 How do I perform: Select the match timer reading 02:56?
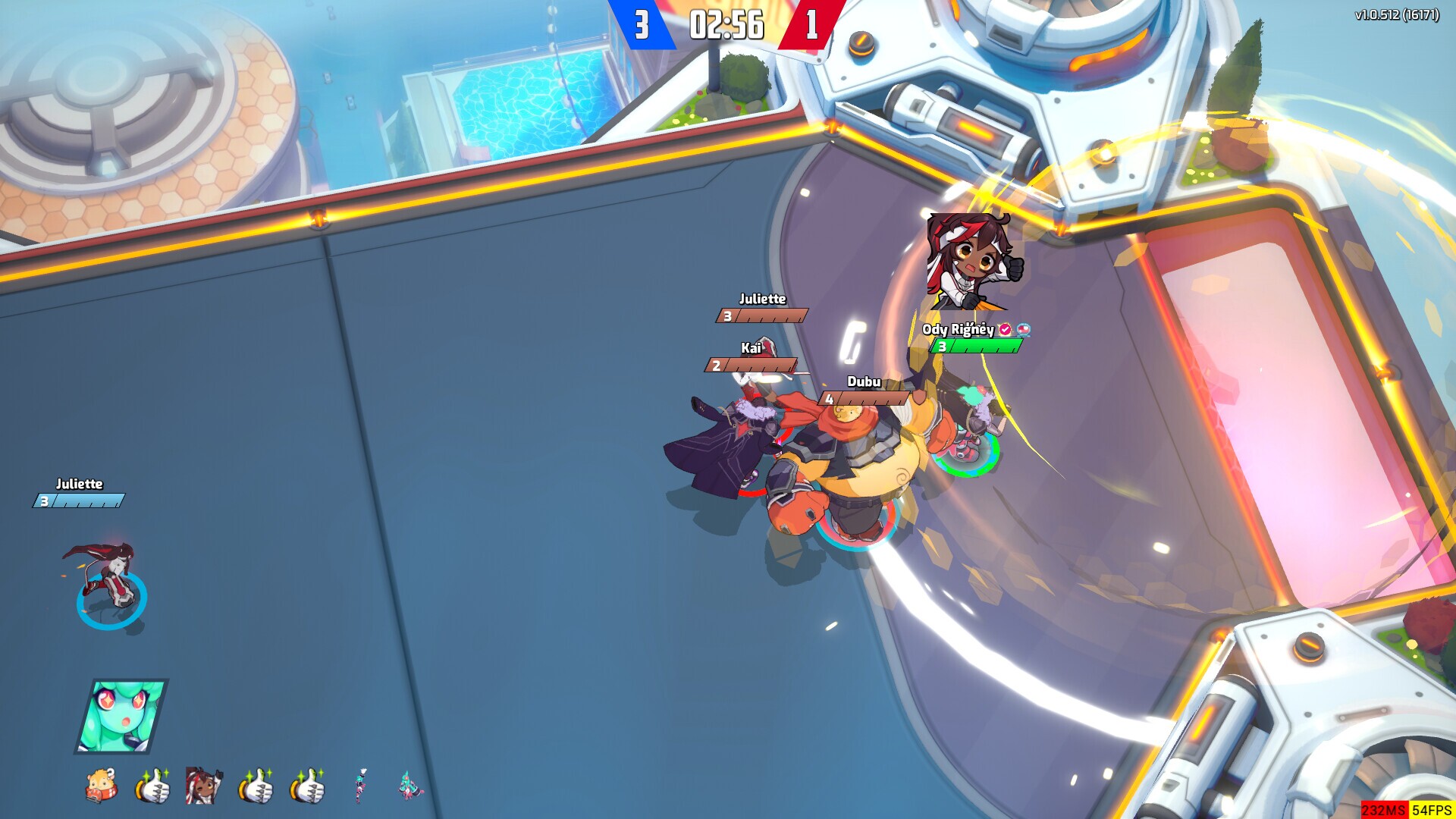point(721,24)
